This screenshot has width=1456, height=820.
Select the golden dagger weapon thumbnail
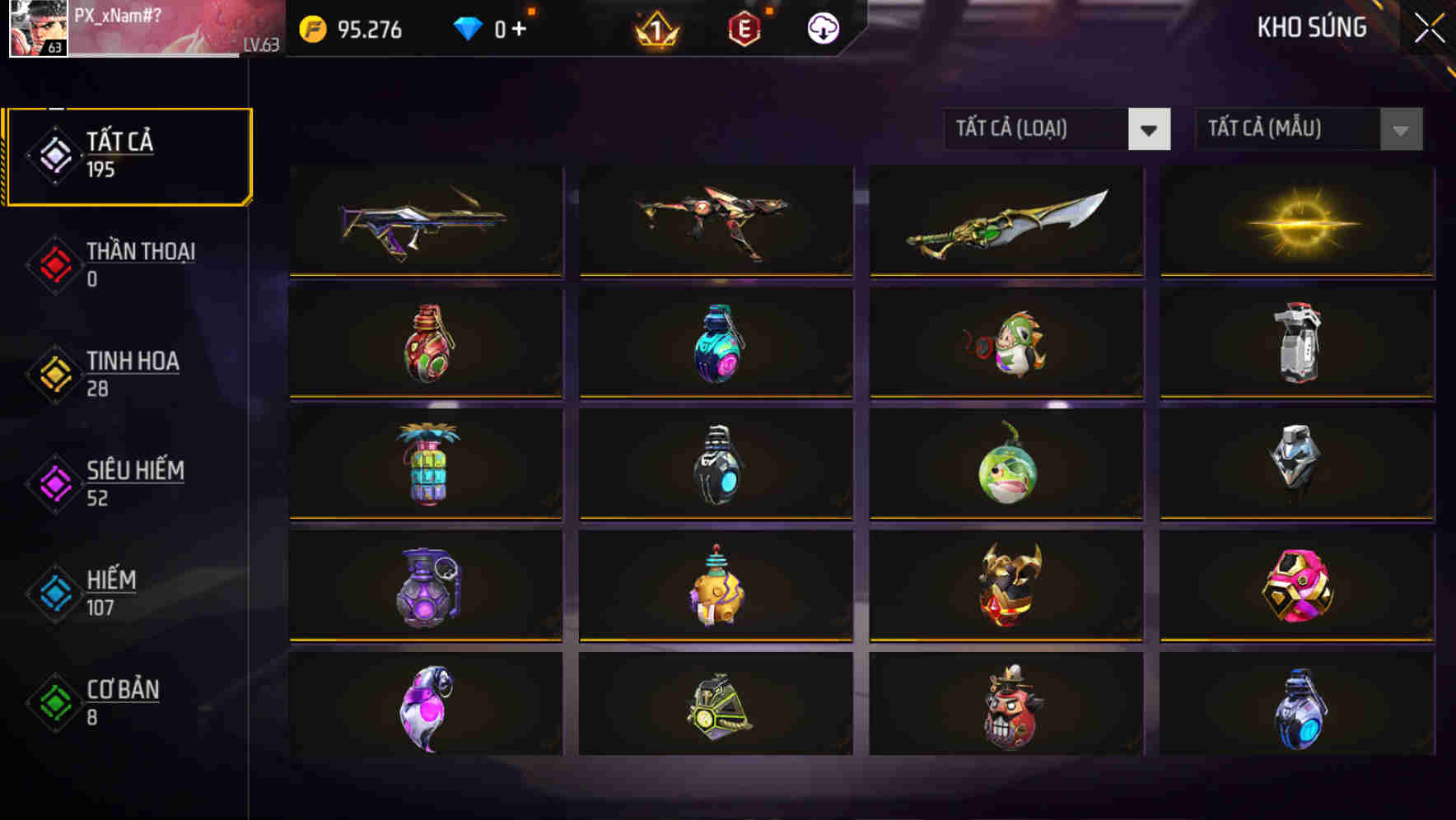click(1006, 221)
